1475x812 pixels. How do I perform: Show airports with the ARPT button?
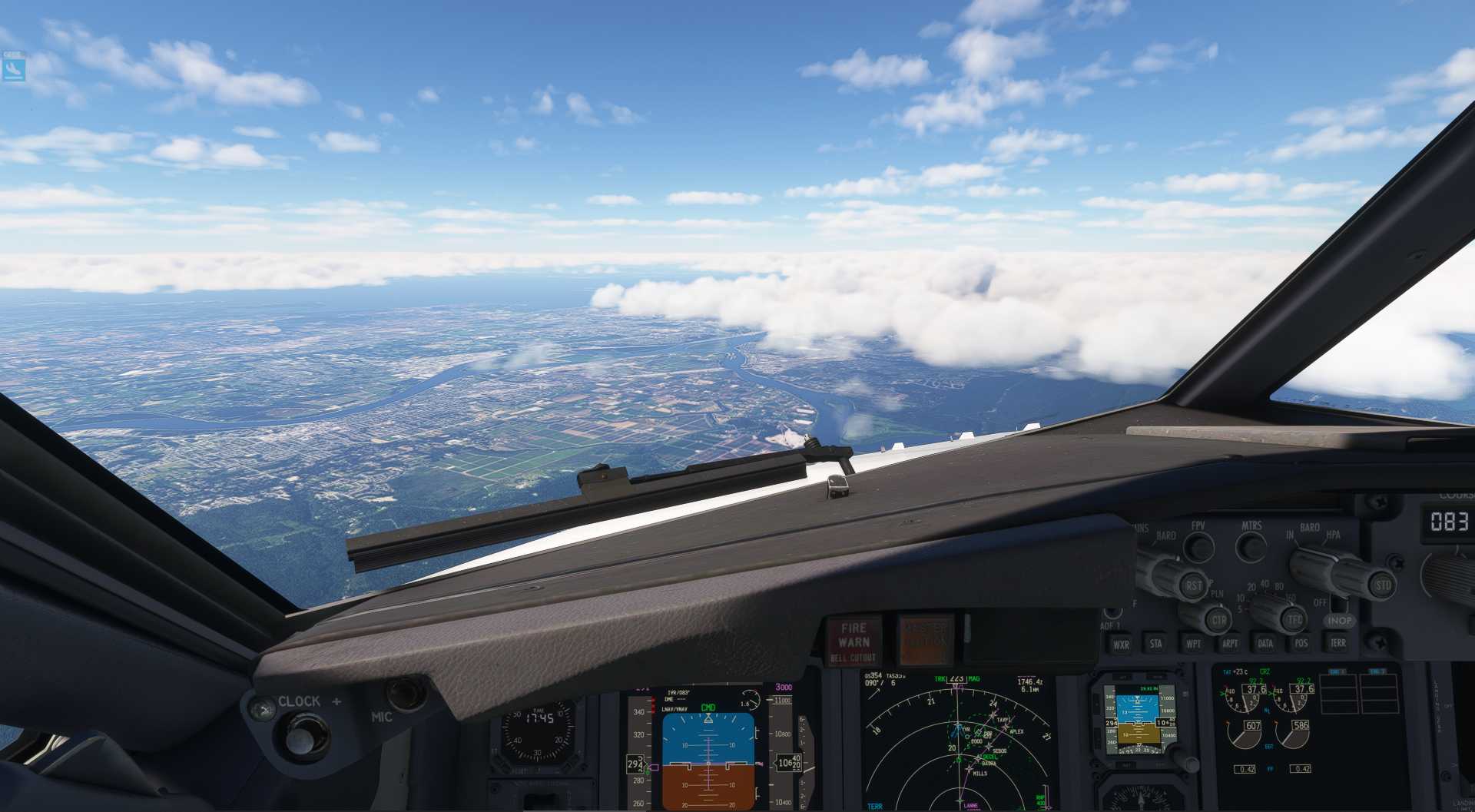pyautogui.click(x=1230, y=645)
